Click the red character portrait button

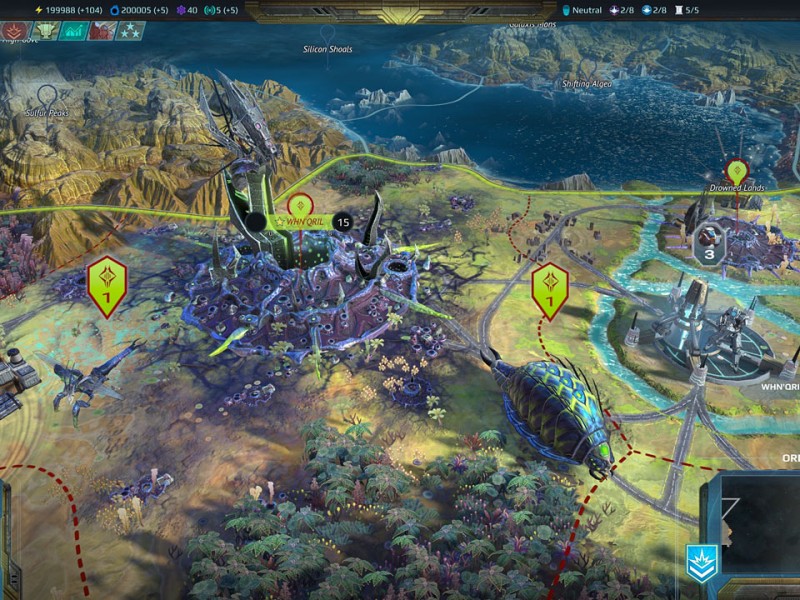click(x=102, y=31)
